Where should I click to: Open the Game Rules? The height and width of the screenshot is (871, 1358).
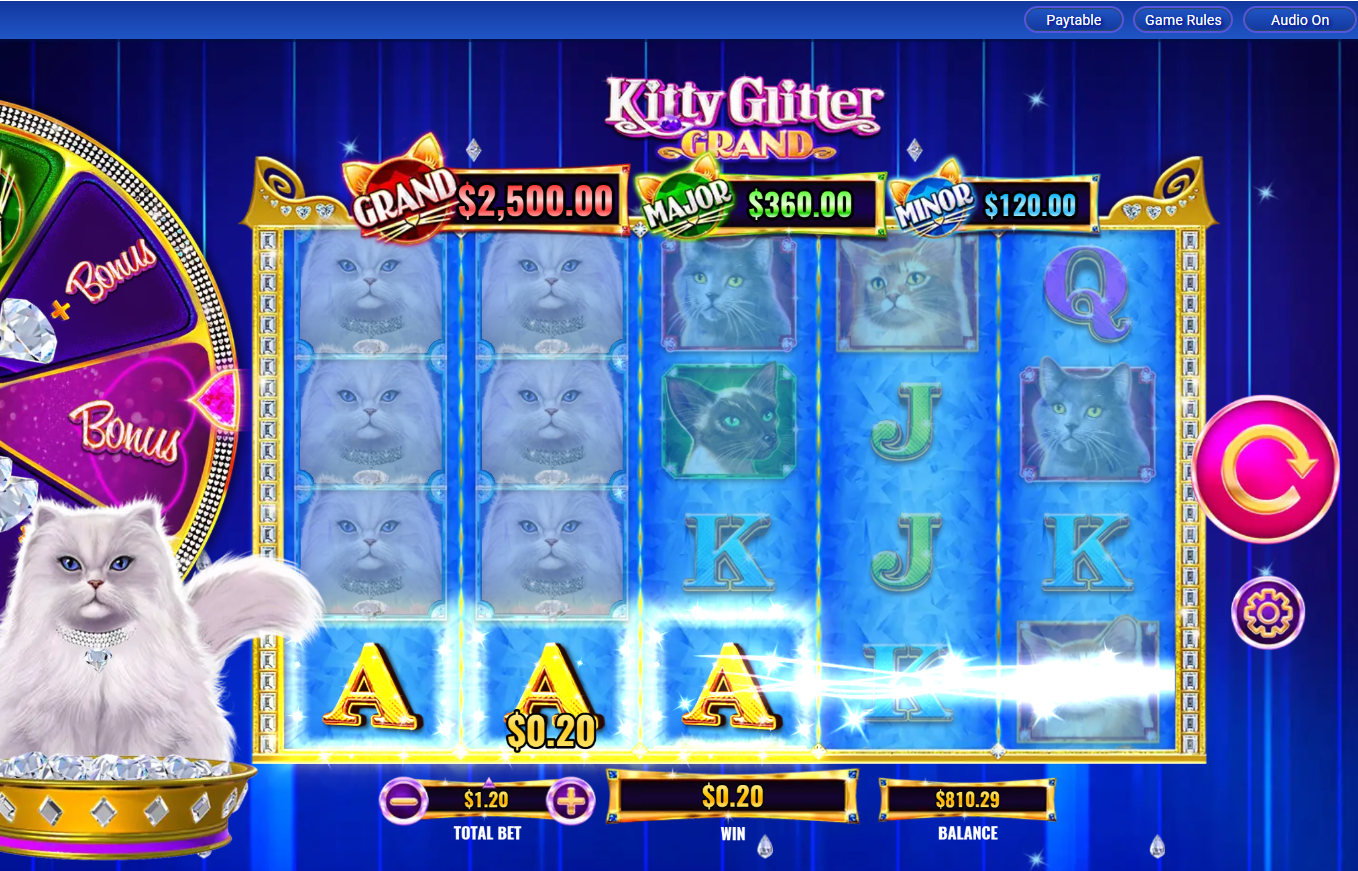(1182, 19)
